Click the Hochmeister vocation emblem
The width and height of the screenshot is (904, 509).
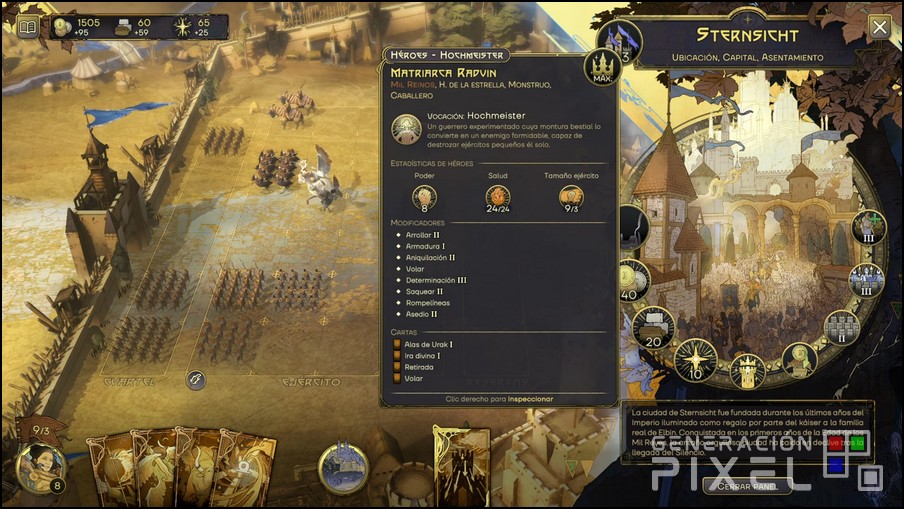pos(406,127)
